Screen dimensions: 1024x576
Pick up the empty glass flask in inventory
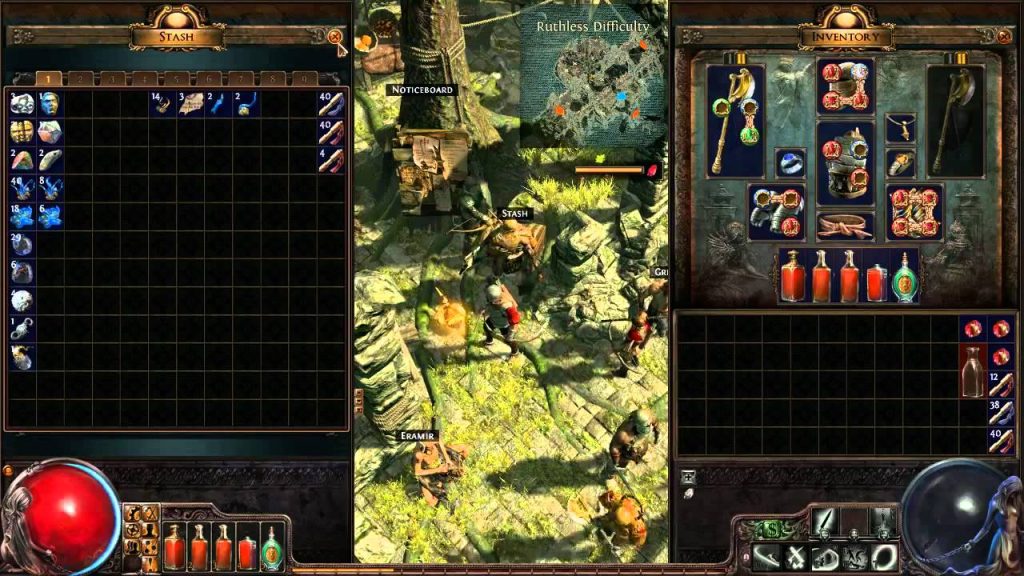pyautogui.click(x=973, y=370)
